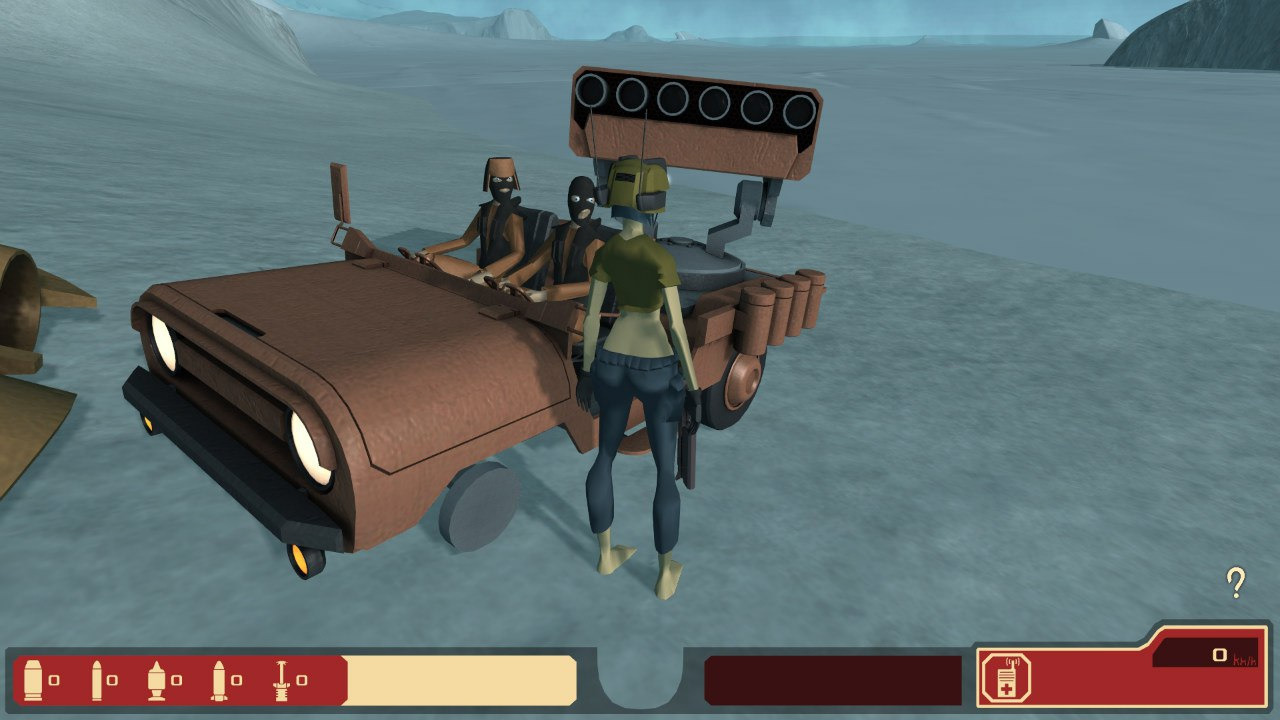
Task: Activate the medic radio call icon
Action: 1003,677
